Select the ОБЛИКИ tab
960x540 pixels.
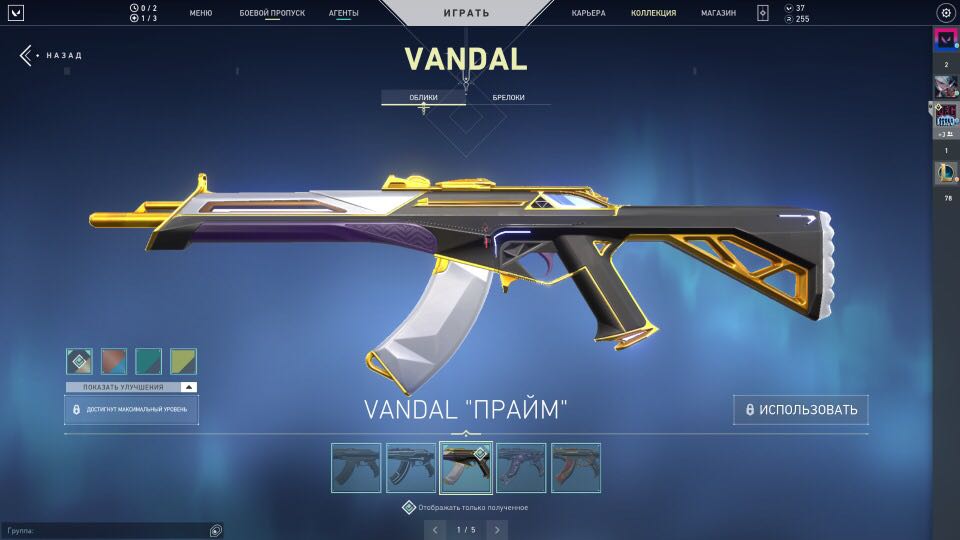[x=423, y=97]
